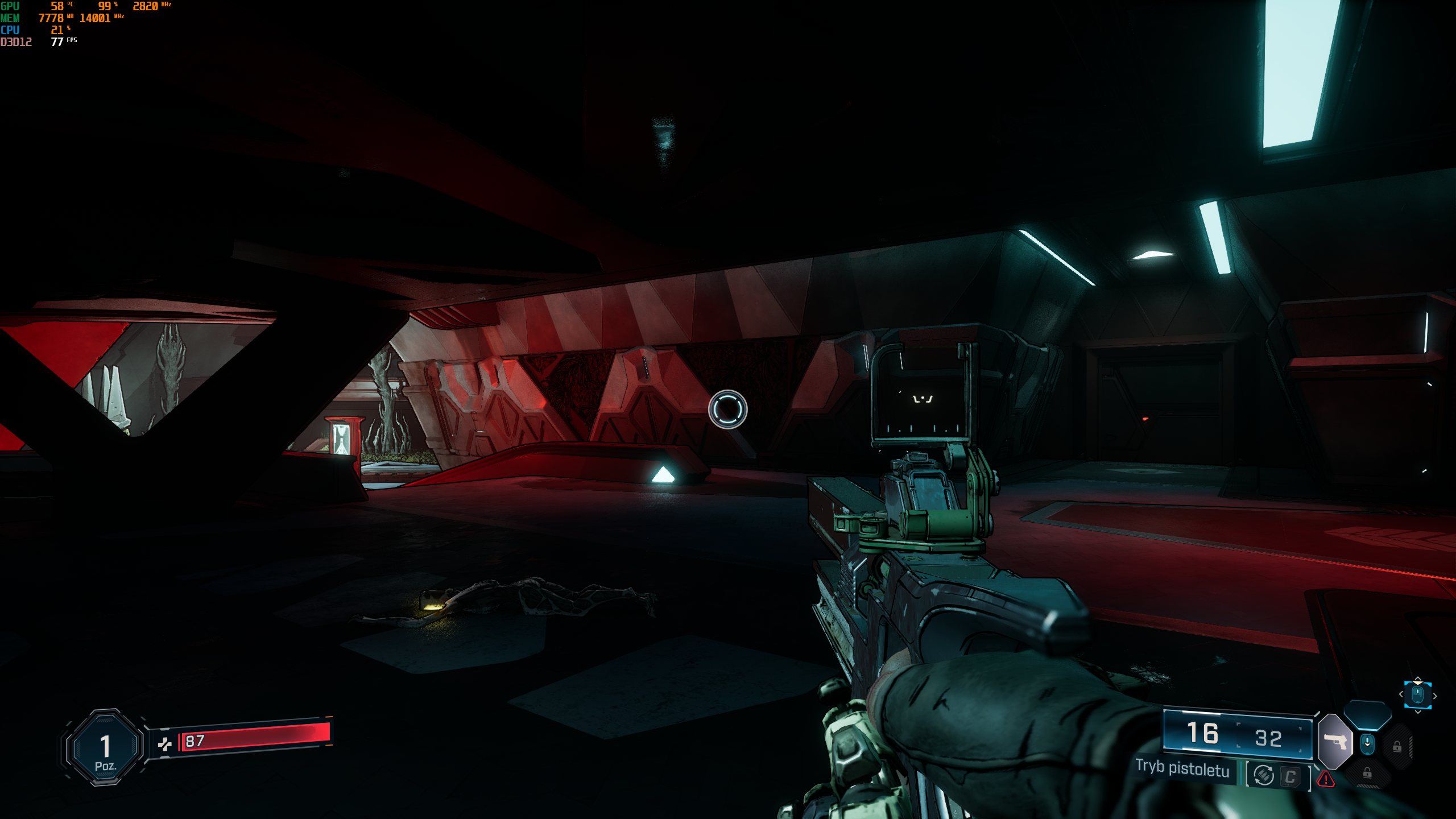
Task: Select the equipped pistol weapon slot
Action: pos(1335,742)
